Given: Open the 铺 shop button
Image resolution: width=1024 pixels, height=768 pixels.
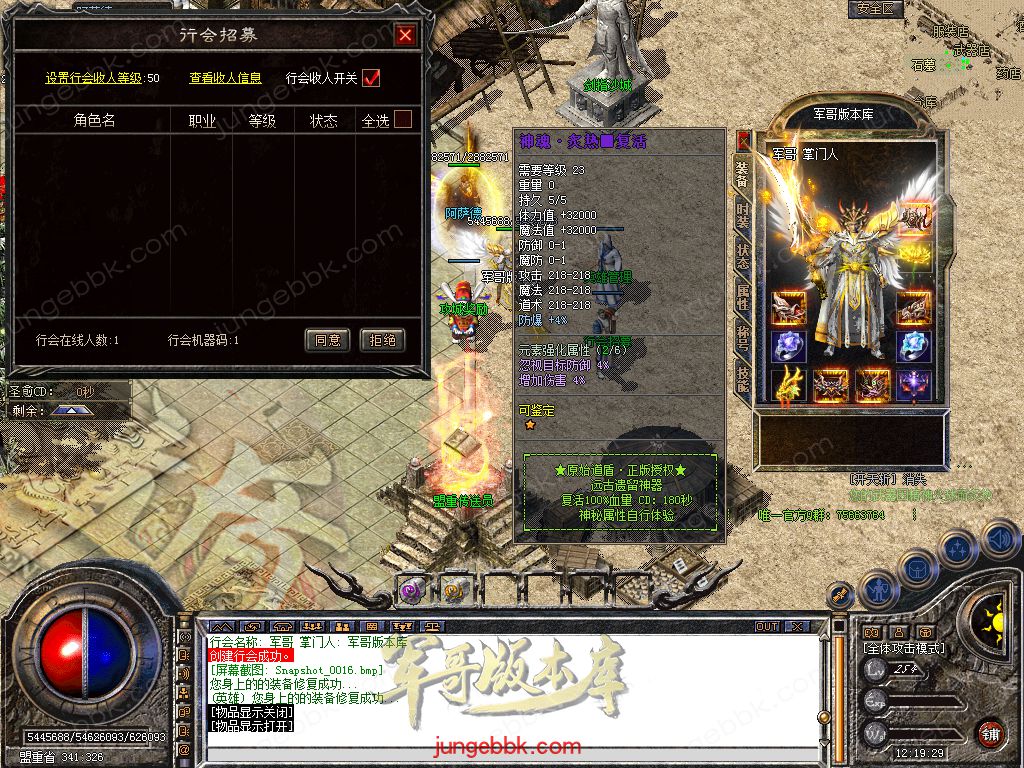Looking at the screenshot, I should tap(989, 733).
